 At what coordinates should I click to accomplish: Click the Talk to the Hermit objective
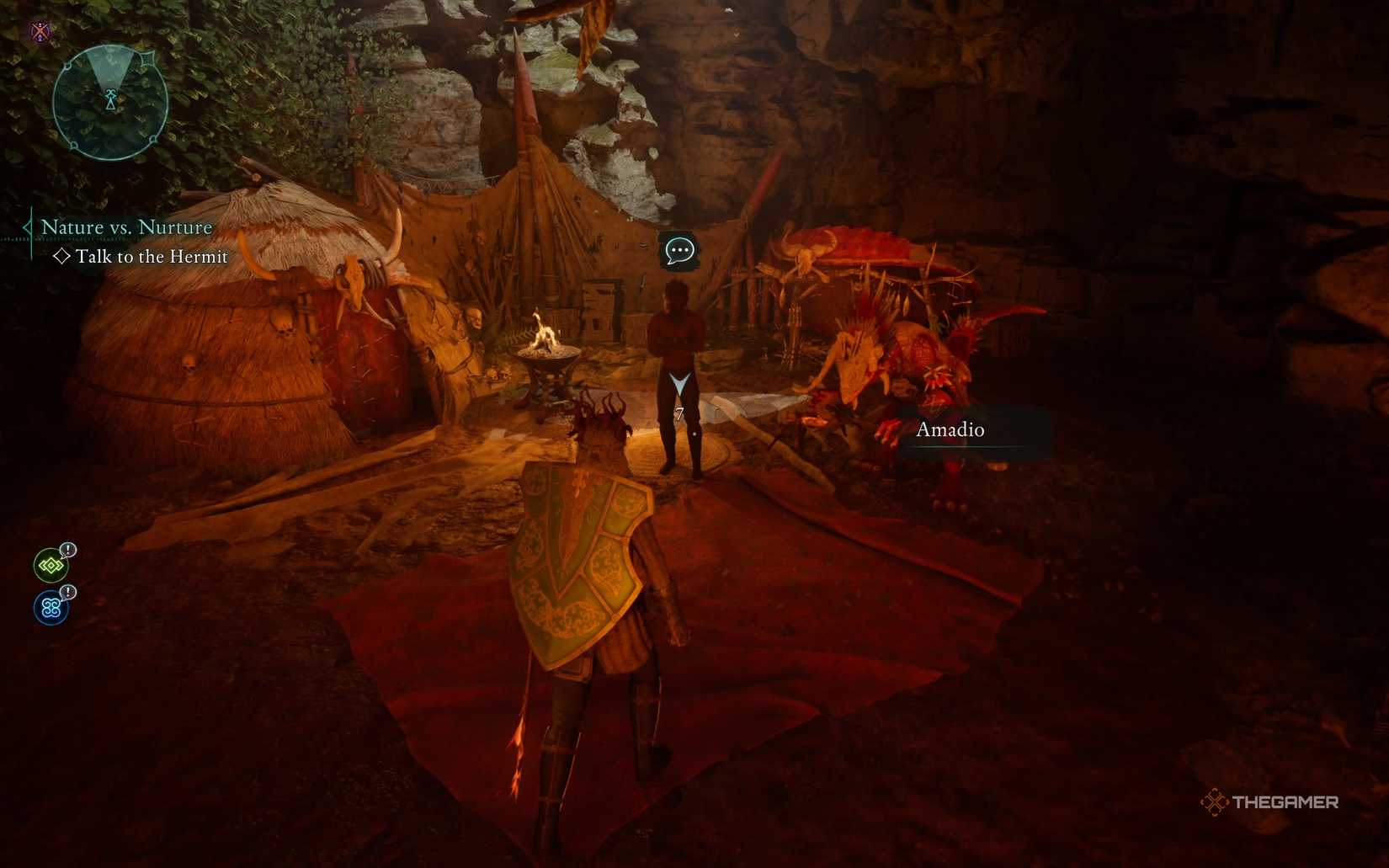tap(152, 257)
